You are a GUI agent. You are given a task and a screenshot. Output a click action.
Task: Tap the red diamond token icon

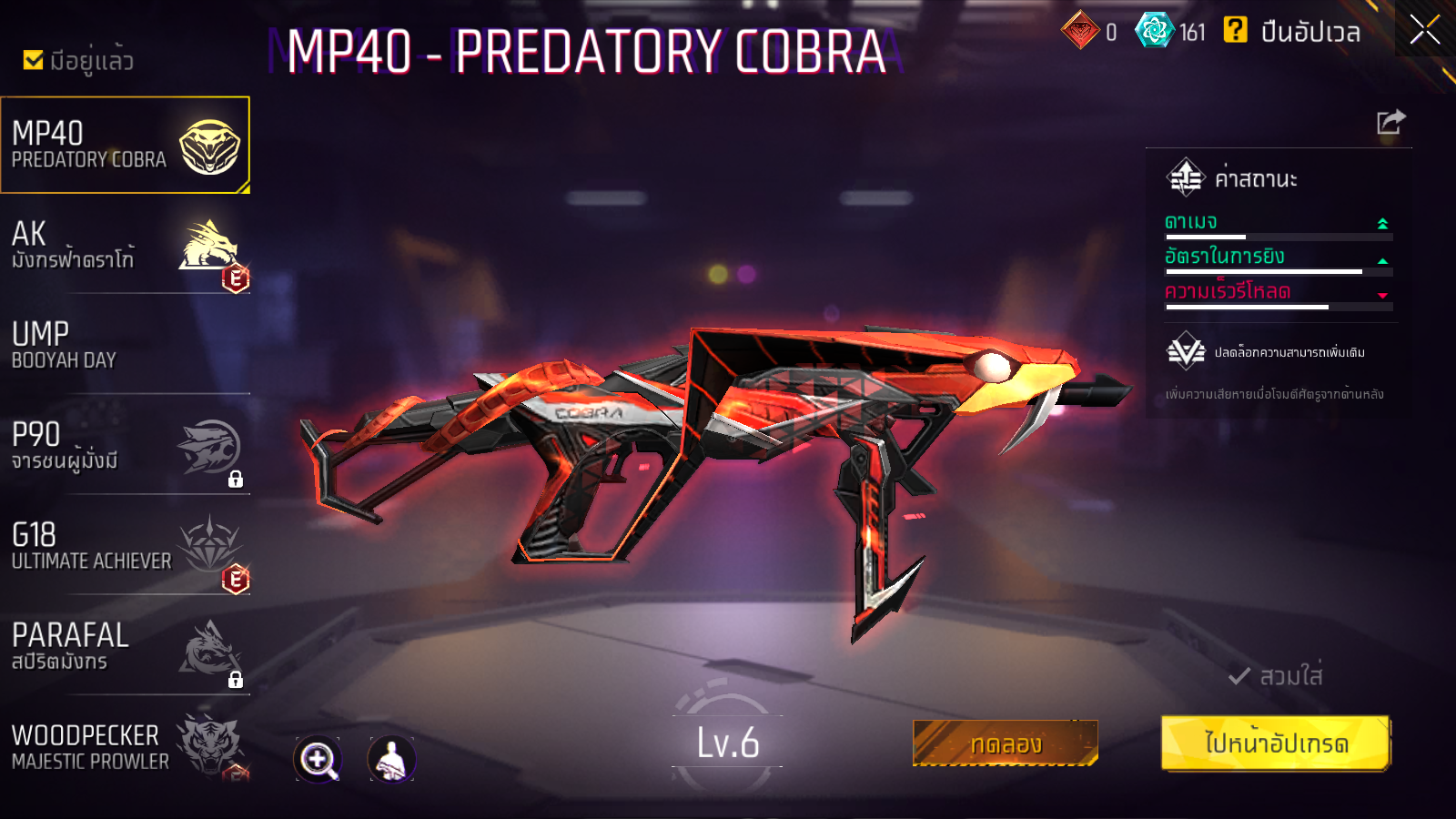(1080, 31)
